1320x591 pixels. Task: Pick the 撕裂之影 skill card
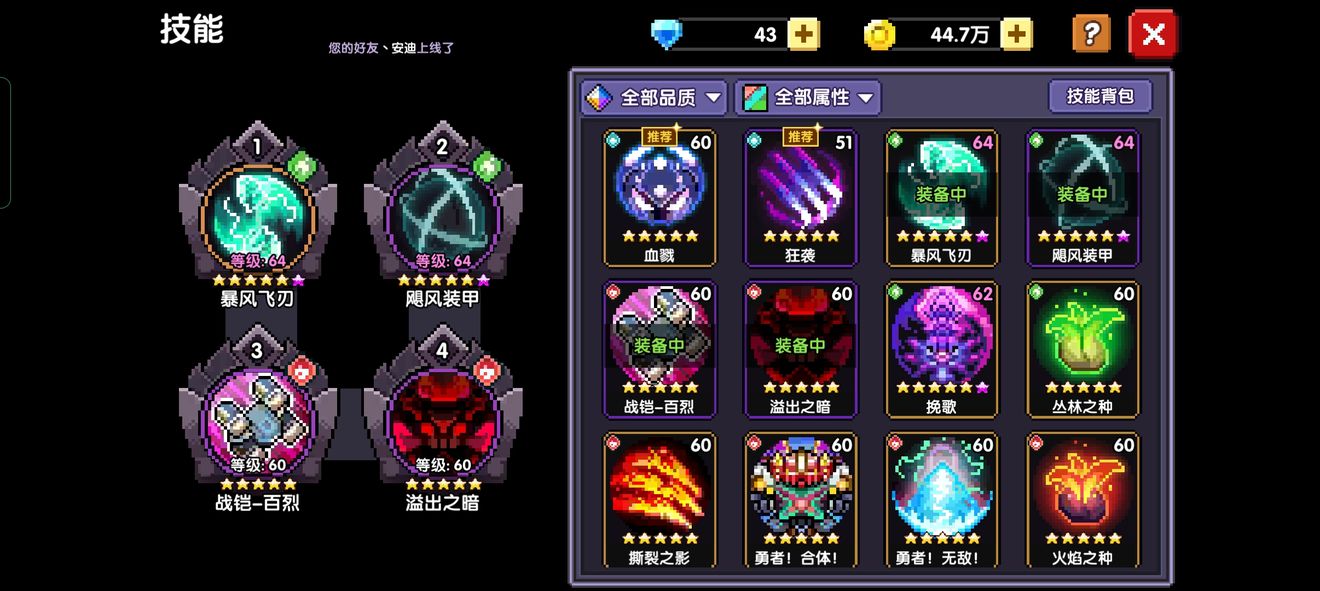point(660,498)
